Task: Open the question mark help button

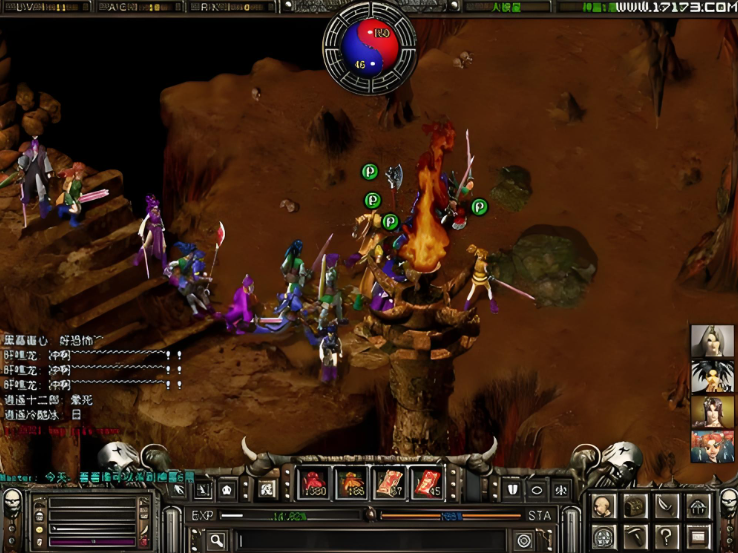Action: [666, 536]
